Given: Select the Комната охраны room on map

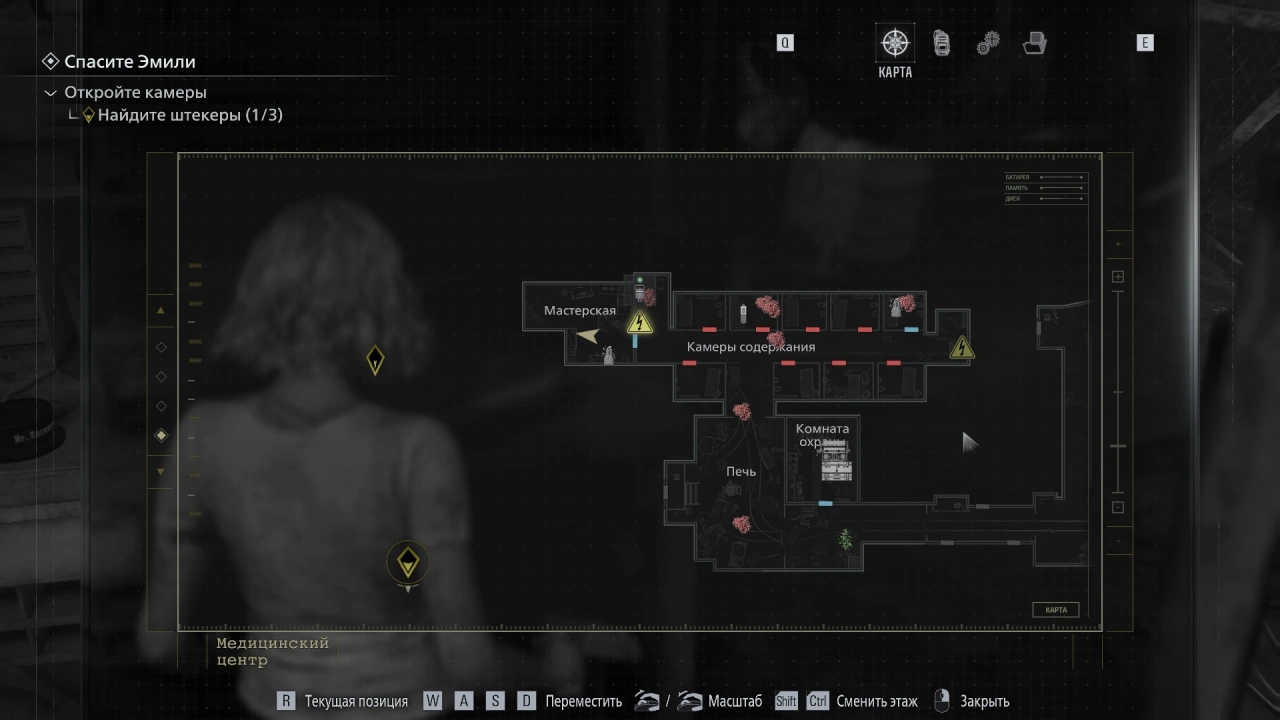Looking at the screenshot, I should point(823,436).
